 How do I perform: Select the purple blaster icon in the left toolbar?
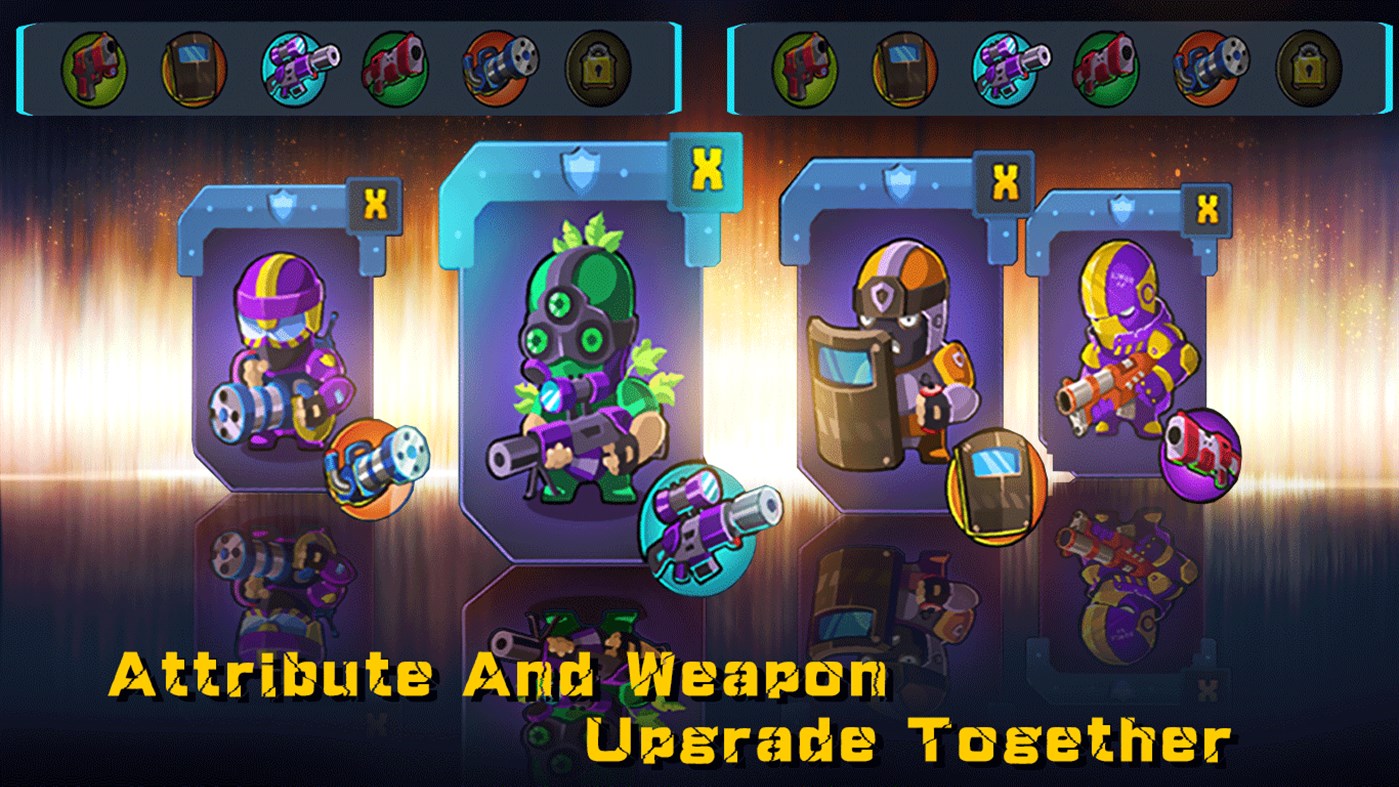[295, 67]
